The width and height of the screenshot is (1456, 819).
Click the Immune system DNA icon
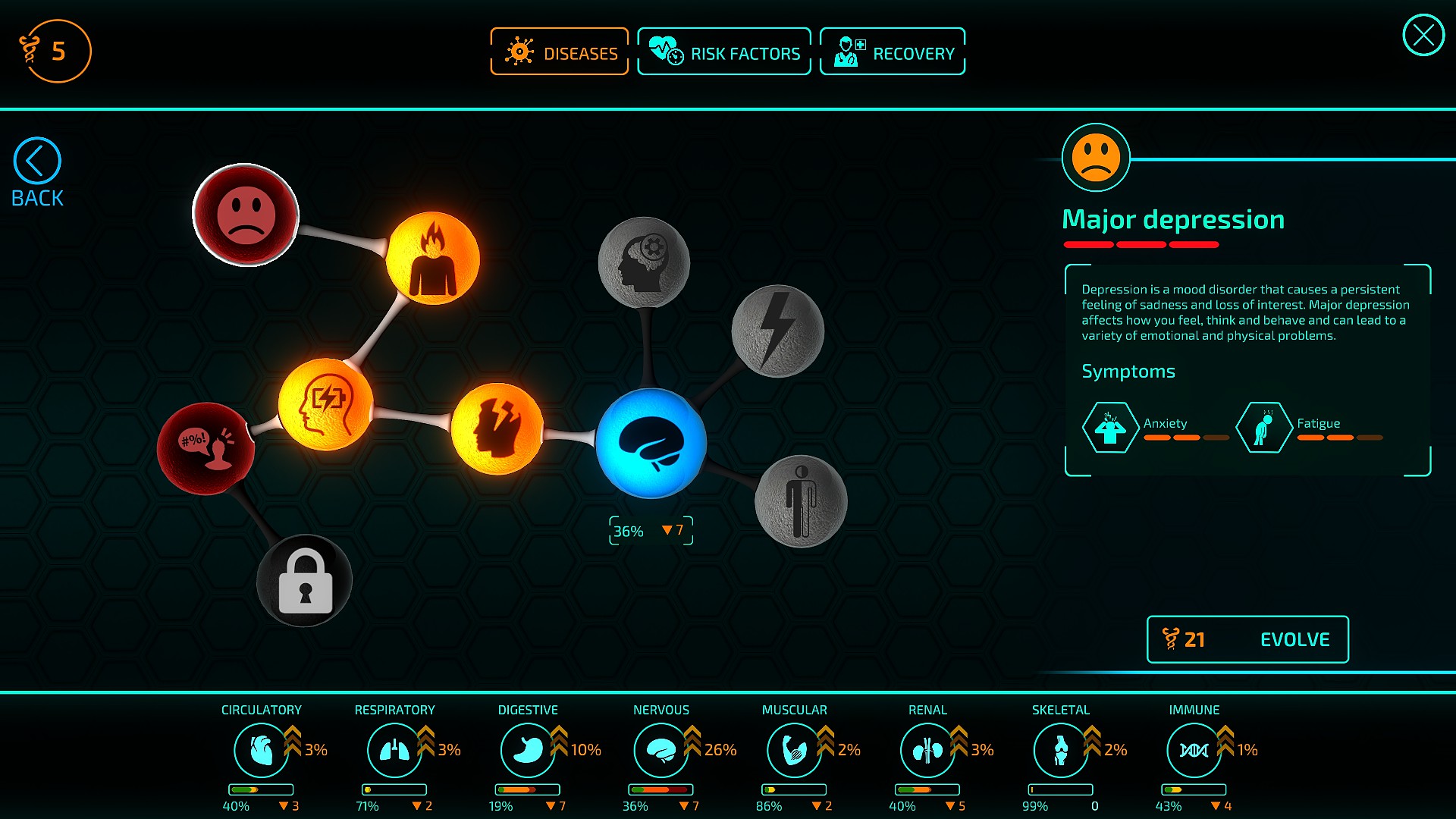1194,750
